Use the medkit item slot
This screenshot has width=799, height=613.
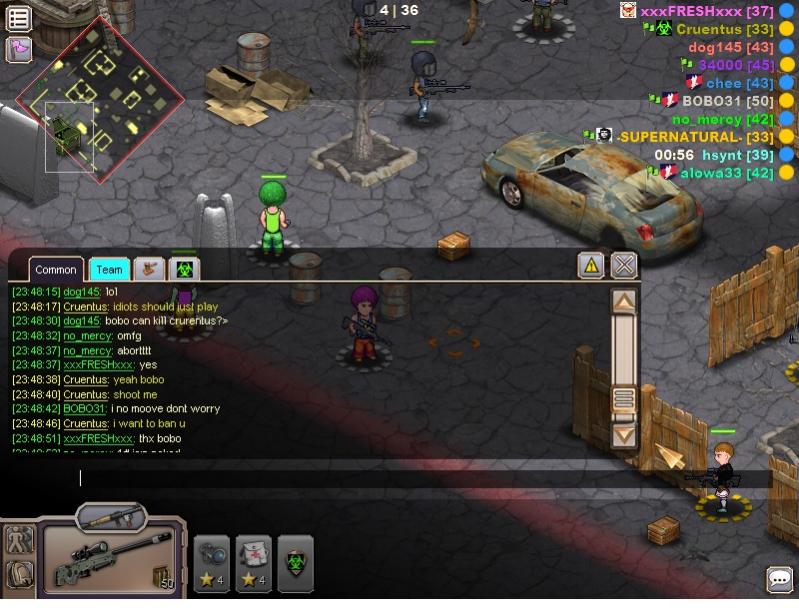point(254,563)
